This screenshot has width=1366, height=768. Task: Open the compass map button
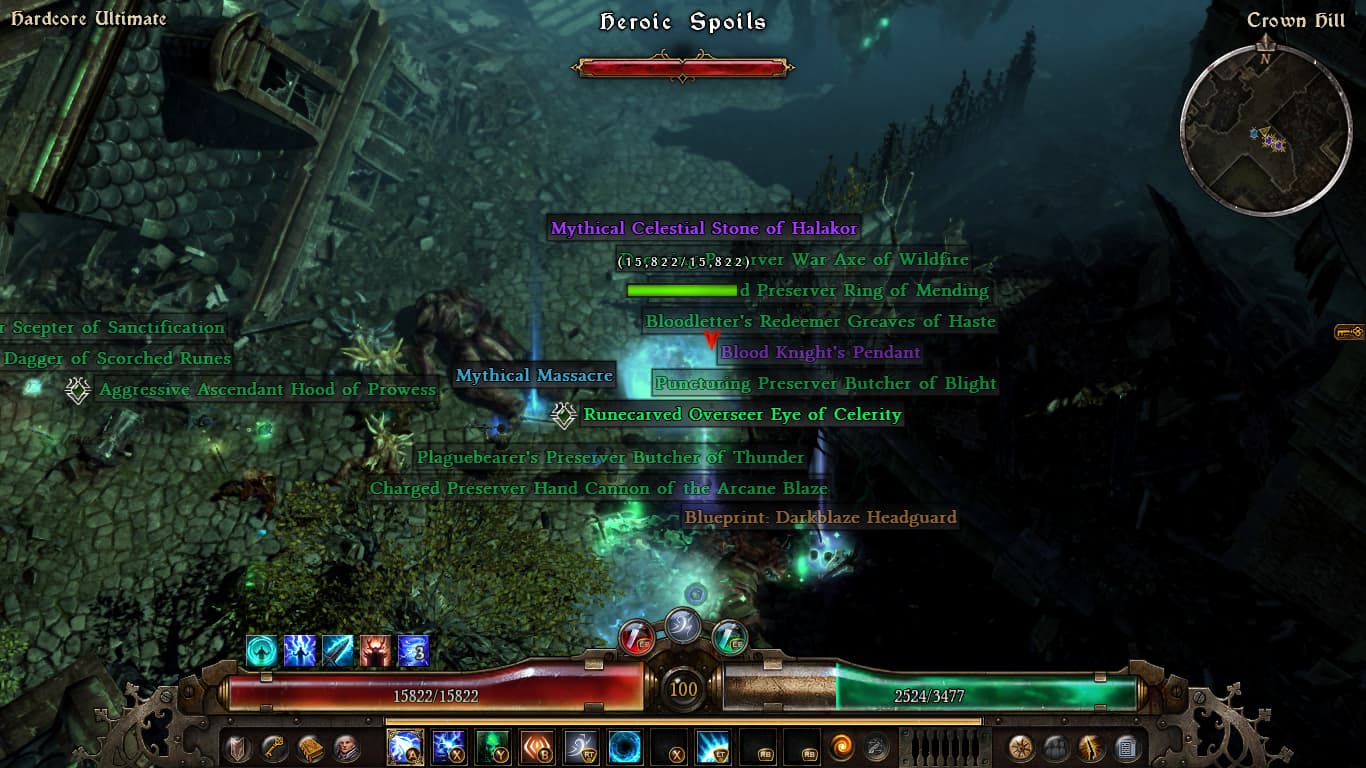tap(1021, 747)
